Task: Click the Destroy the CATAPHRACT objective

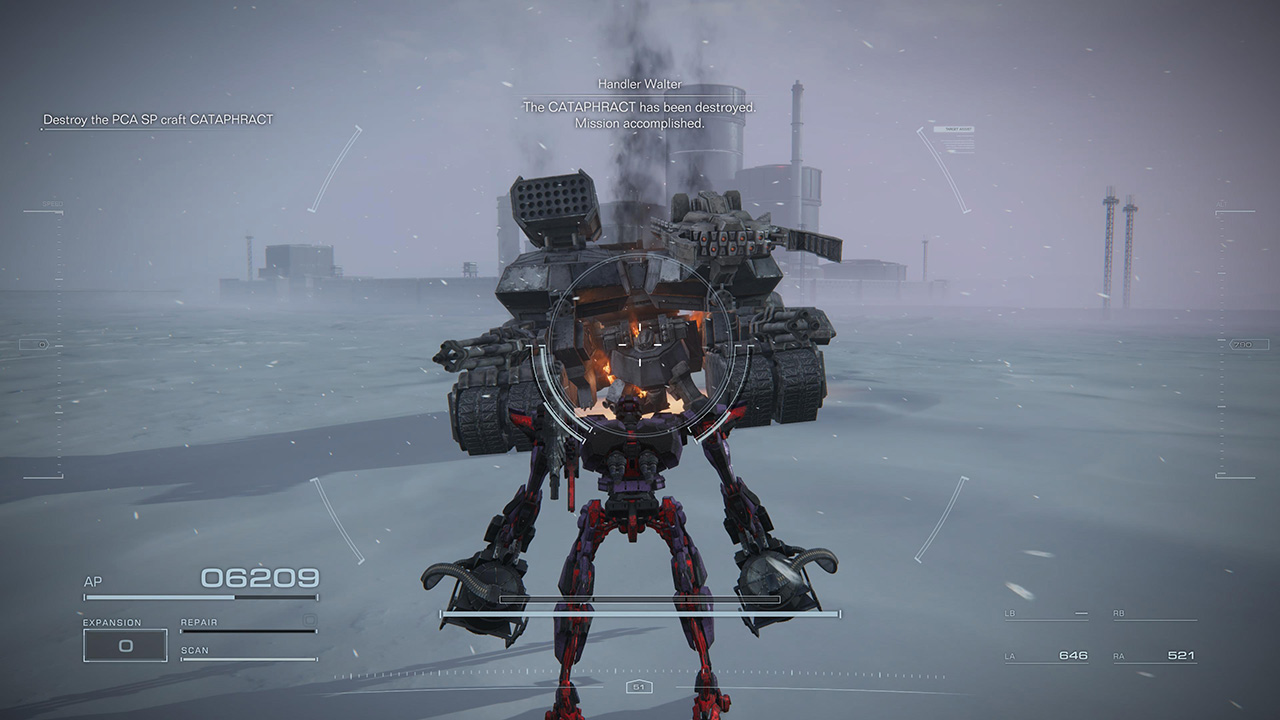Action: [x=156, y=119]
